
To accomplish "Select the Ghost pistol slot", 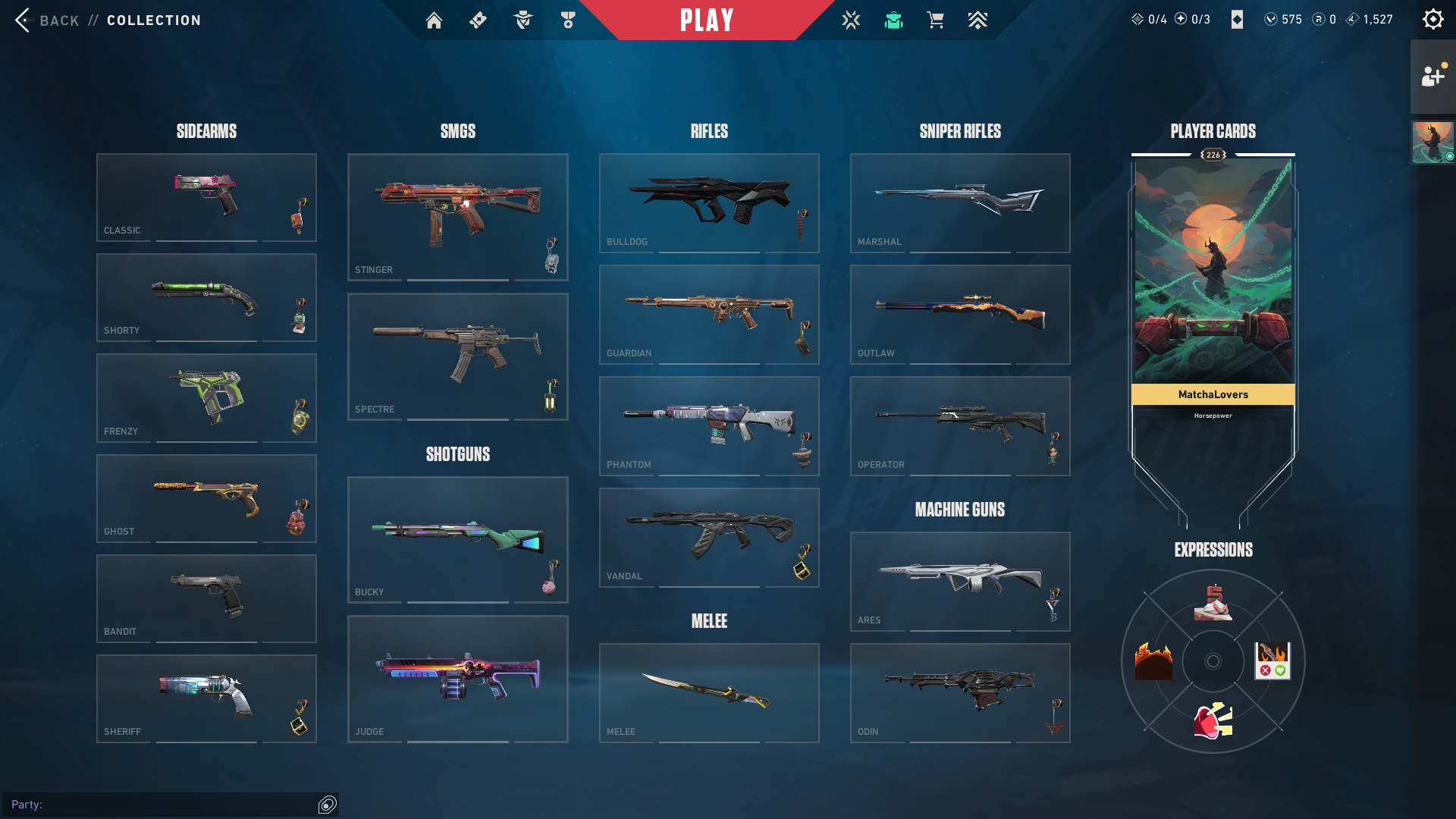I will tap(206, 498).
